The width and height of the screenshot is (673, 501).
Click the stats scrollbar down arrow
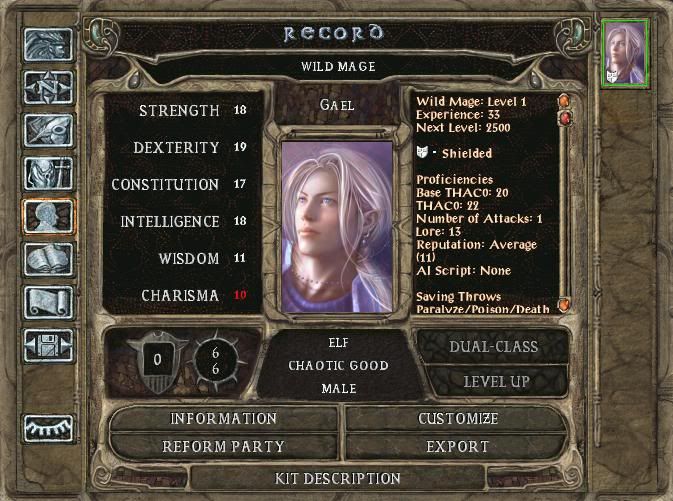(565, 304)
